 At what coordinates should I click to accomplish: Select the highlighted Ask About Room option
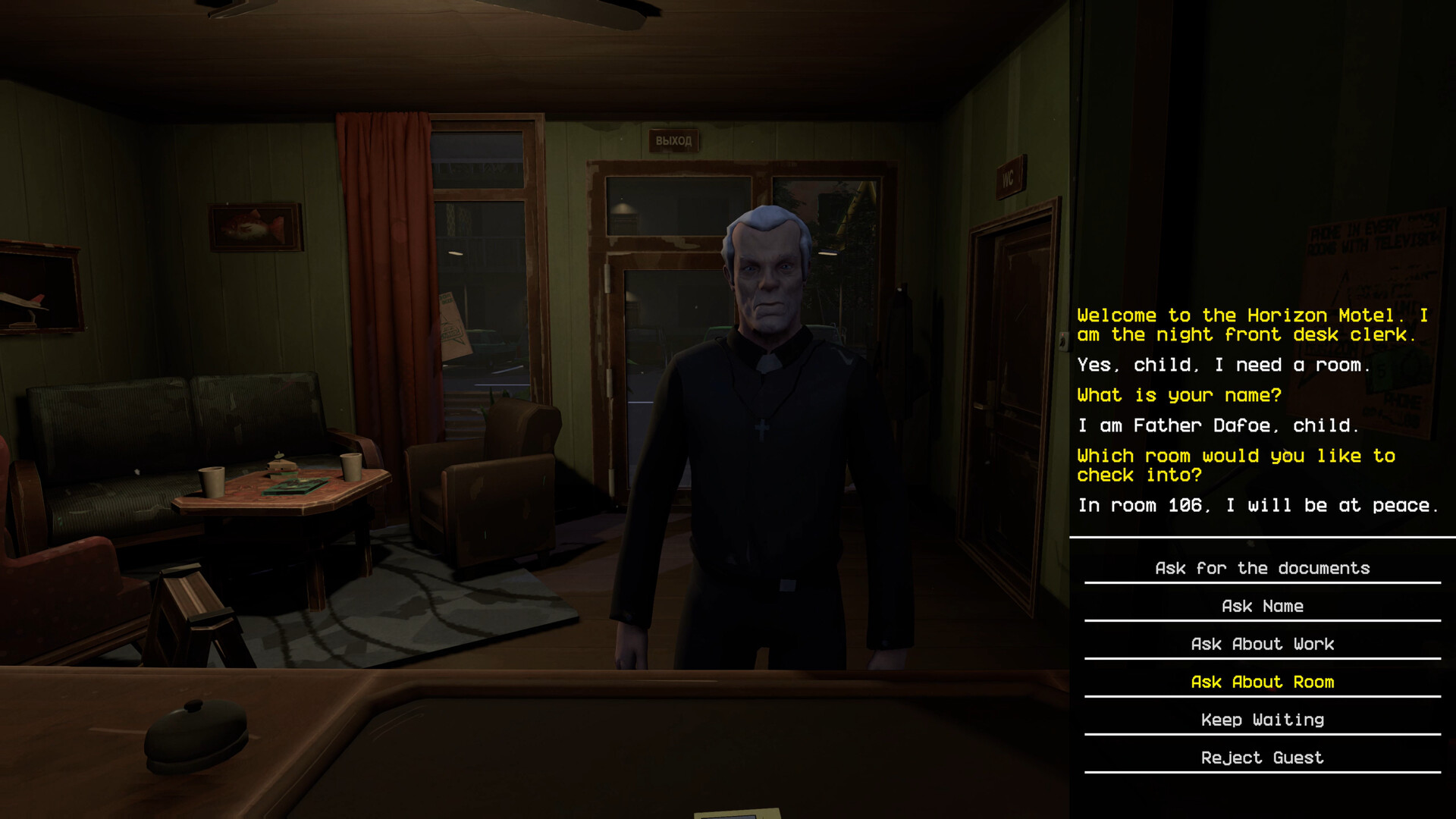(x=1261, y=682)
